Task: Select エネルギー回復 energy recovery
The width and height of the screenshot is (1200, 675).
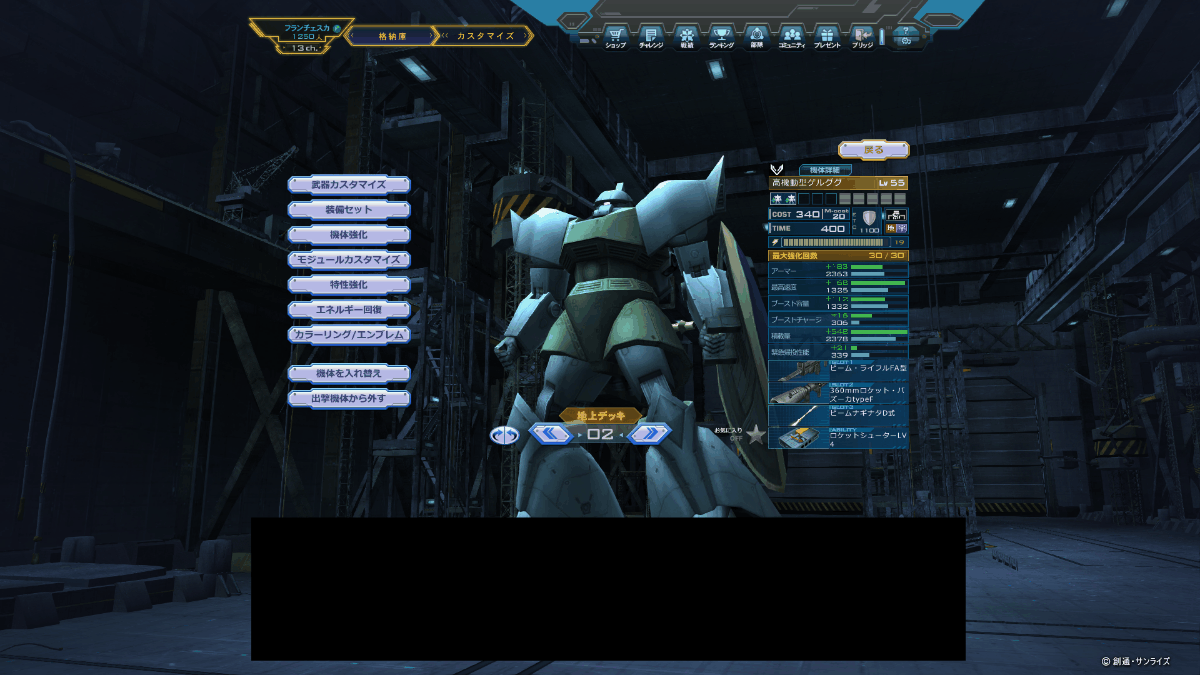Action: pyautogui.click(x=349, y=309)
